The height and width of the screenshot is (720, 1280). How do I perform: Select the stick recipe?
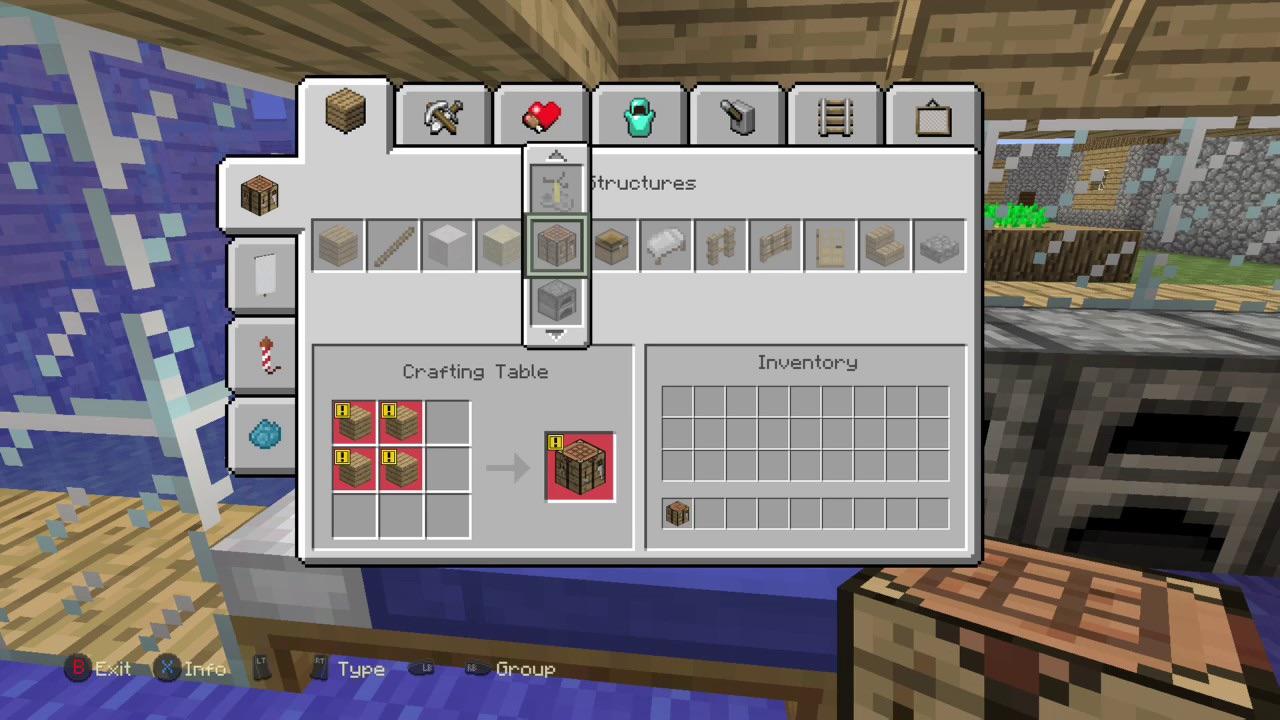point(392,245)
